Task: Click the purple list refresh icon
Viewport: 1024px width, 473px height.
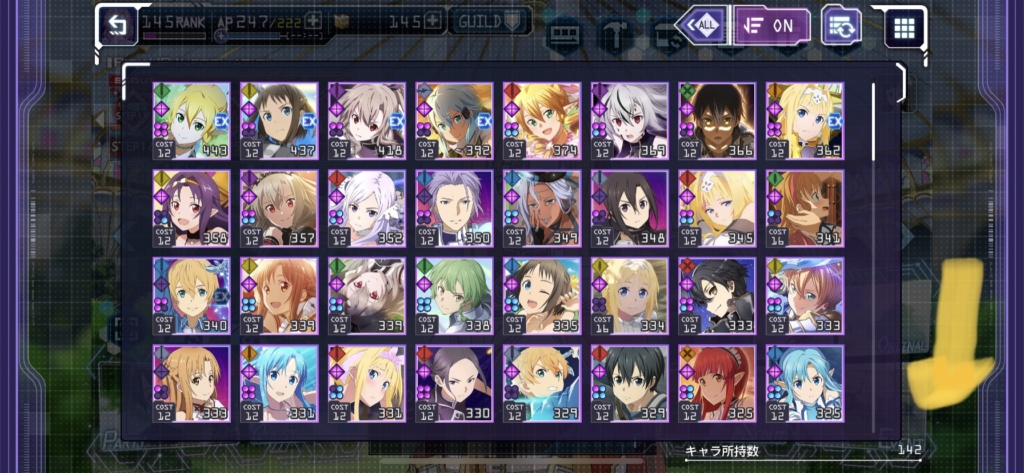Action: [842, 25]
